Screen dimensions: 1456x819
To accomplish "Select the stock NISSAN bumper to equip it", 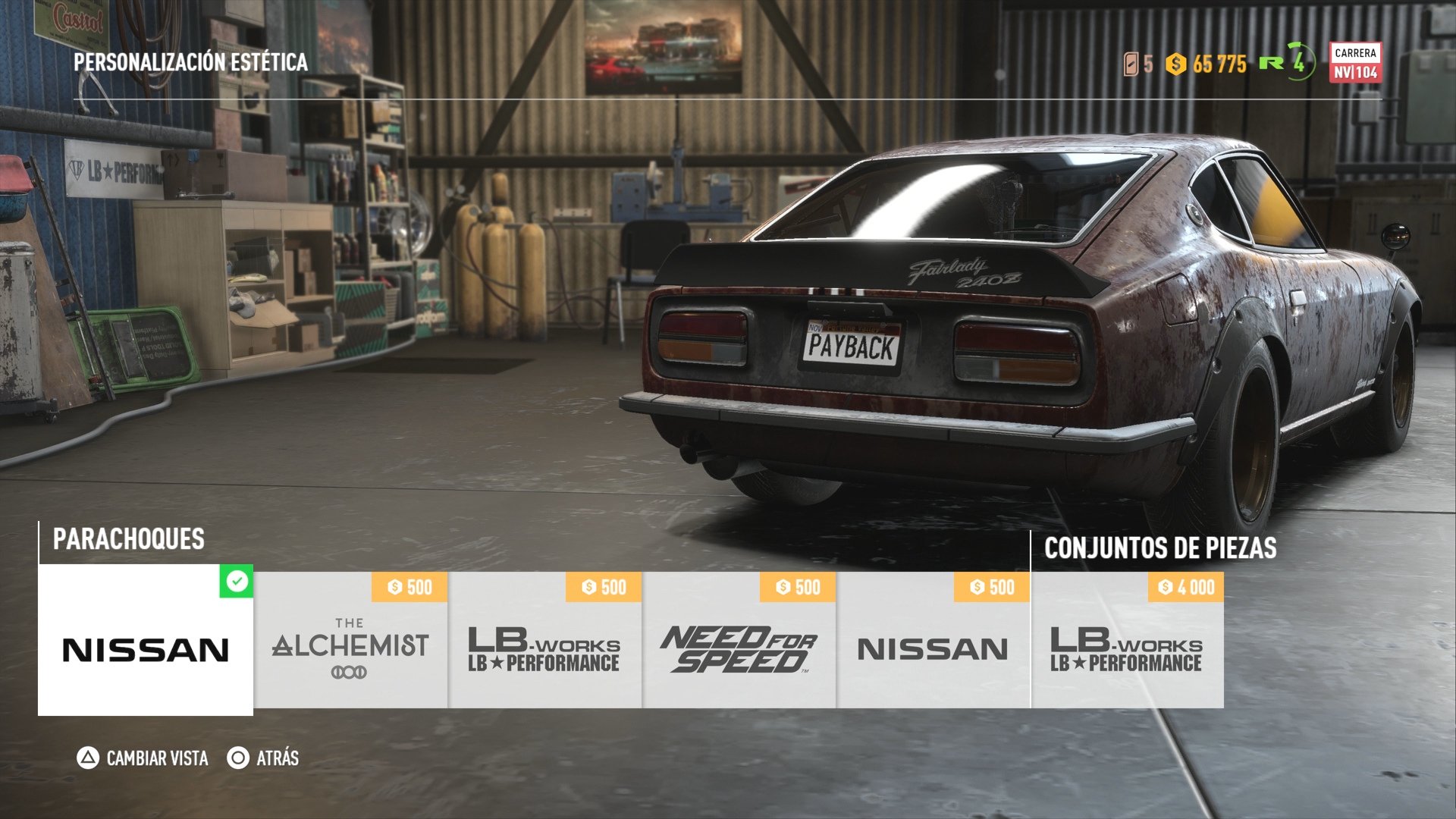I will pyautogui.click(x=146, y=648).
